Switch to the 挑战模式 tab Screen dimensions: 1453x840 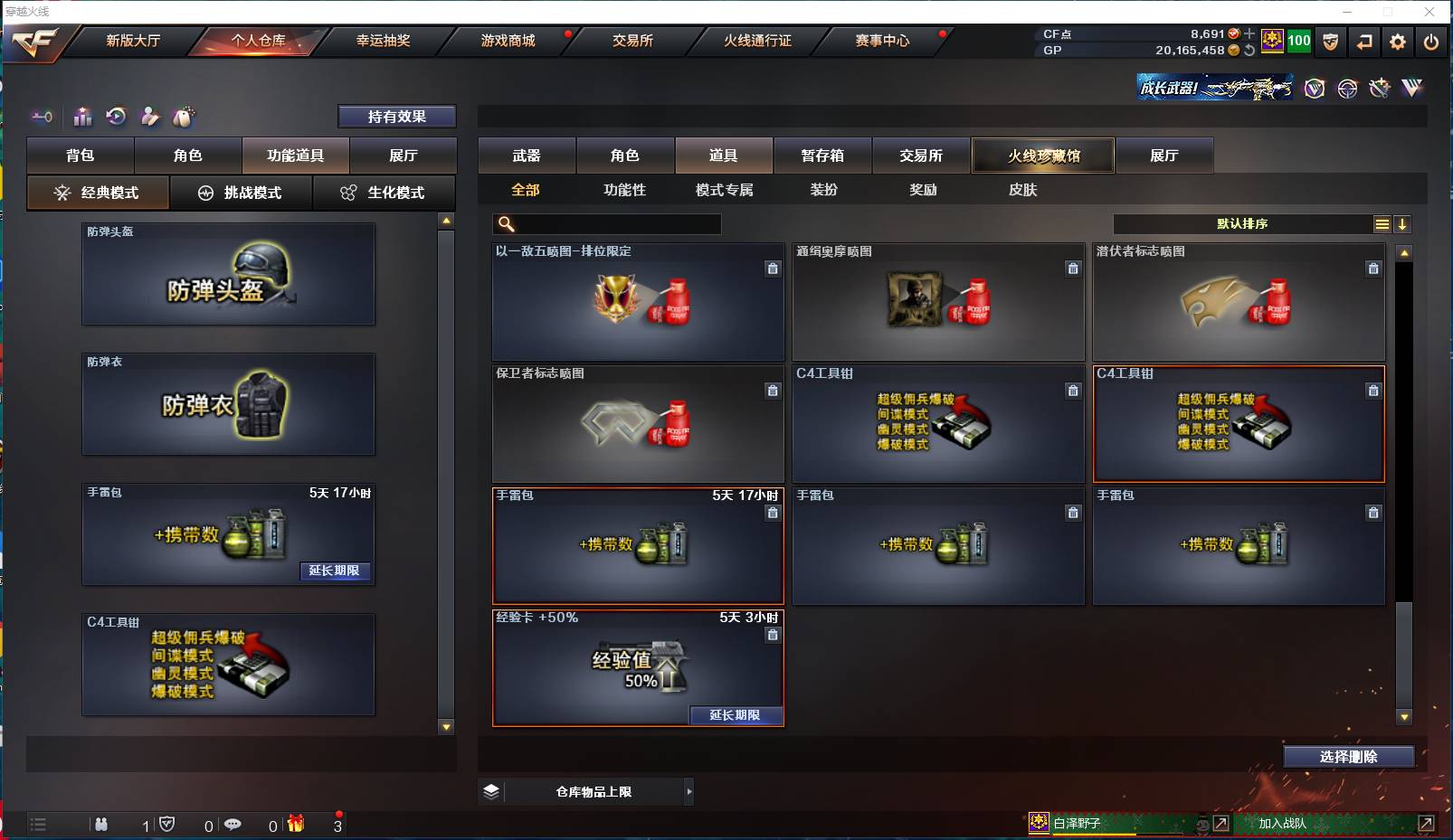coord(241,193)
